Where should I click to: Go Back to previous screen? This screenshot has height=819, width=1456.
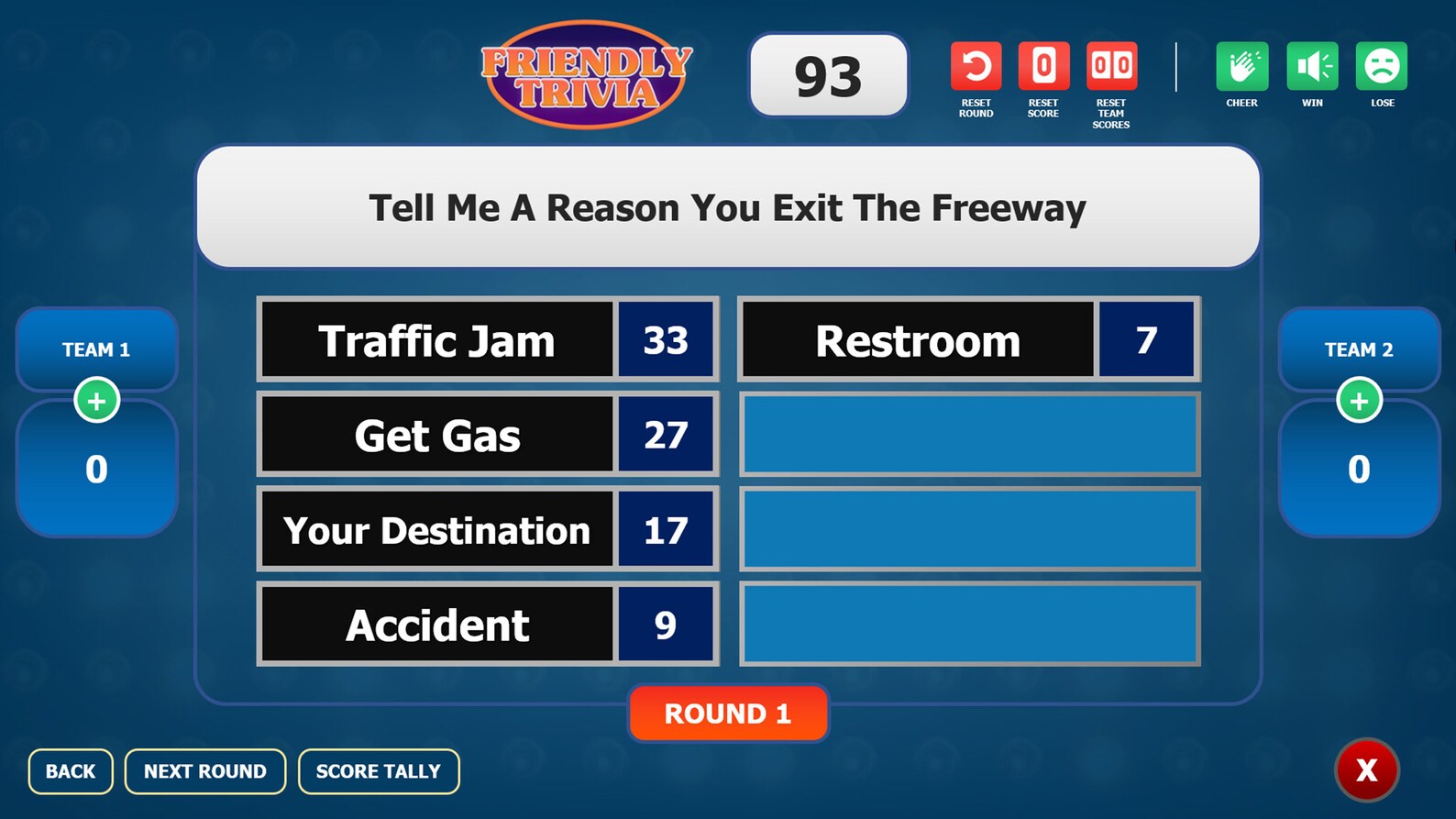71,771
